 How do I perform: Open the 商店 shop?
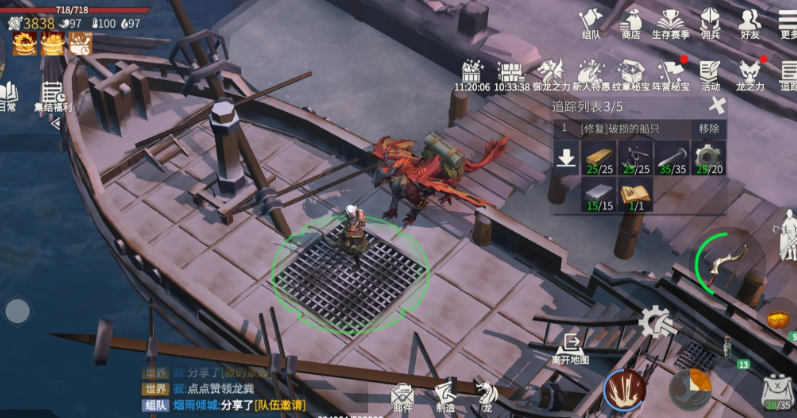[630, 22]
